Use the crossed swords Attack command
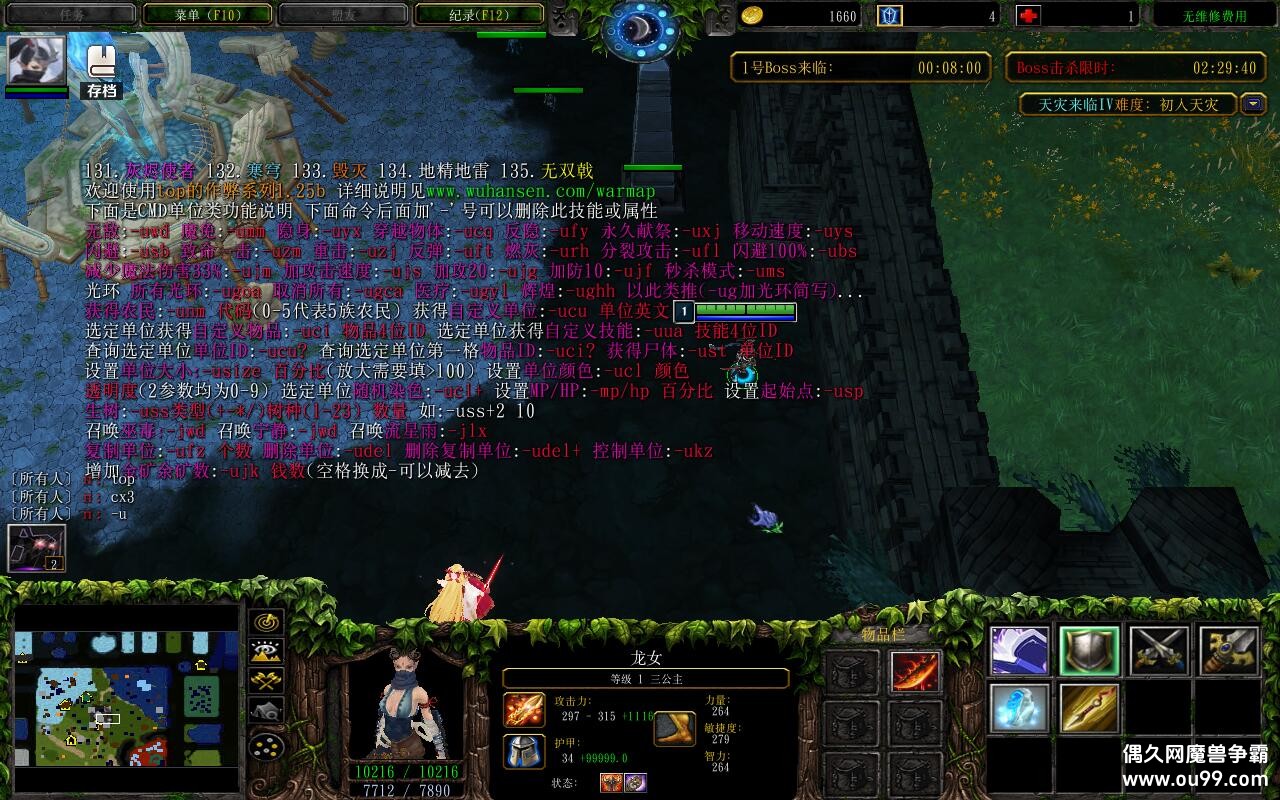 (x=1159, y=651)
